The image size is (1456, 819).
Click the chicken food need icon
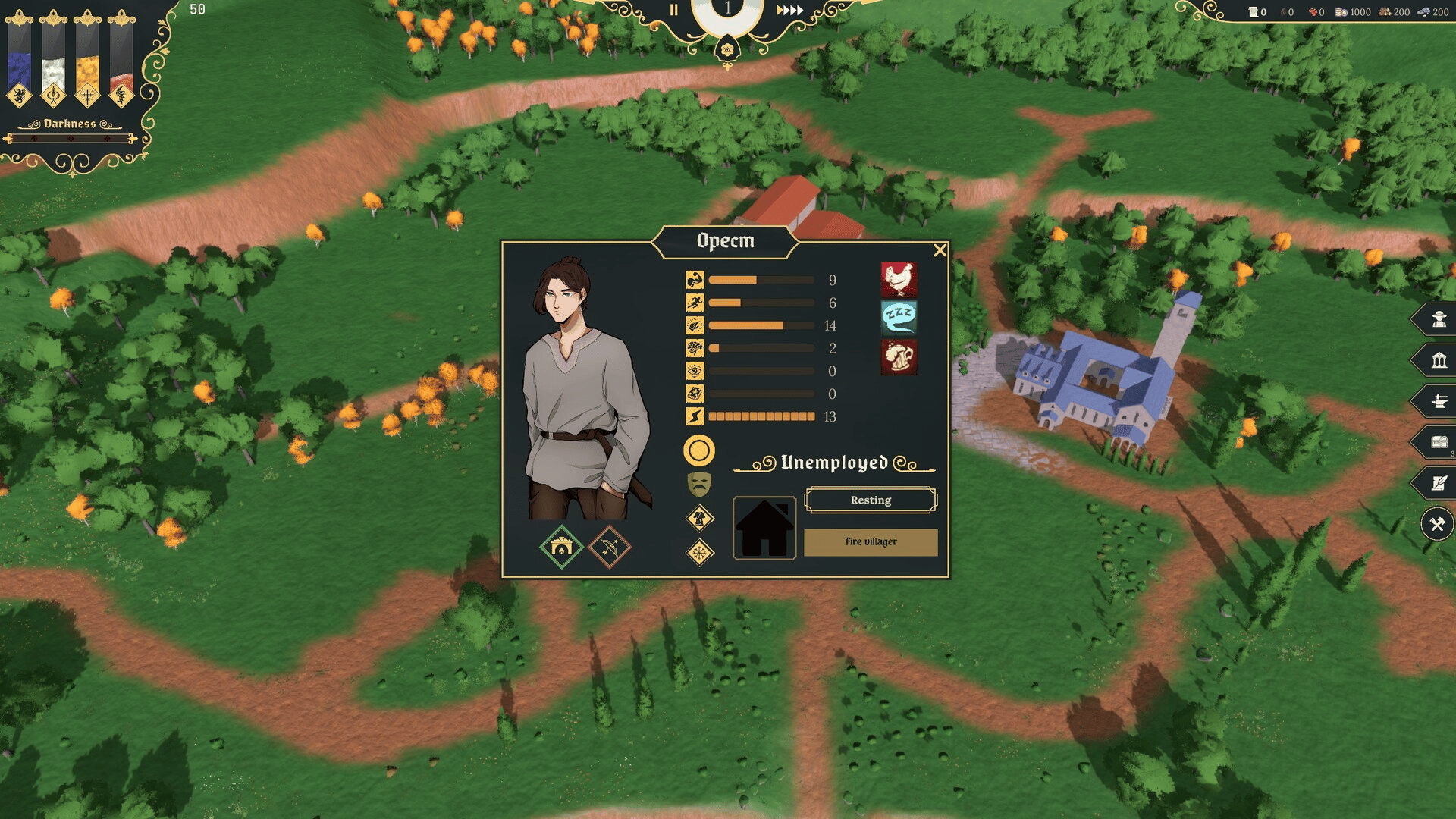[x=899, y=279]
